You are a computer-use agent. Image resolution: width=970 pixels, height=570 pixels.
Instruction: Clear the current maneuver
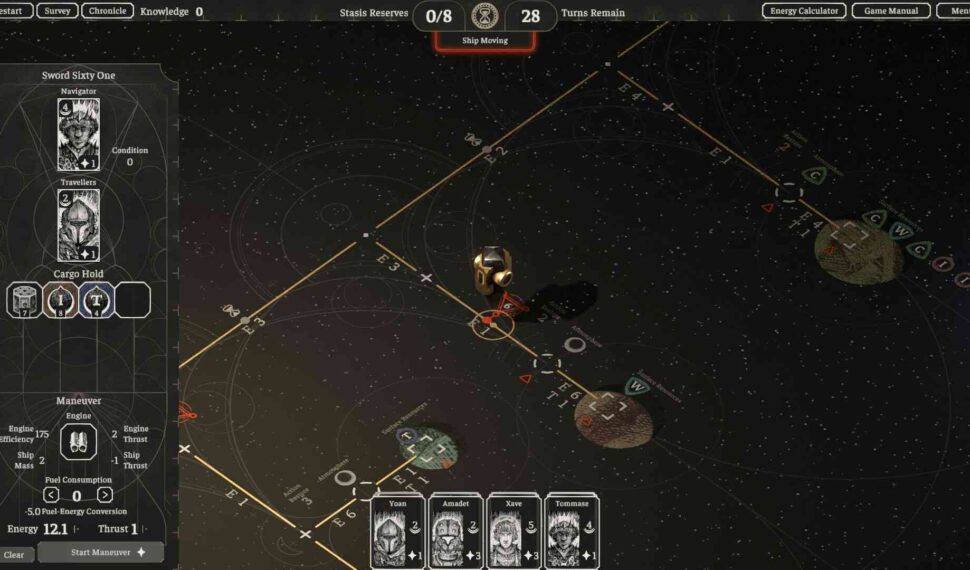coord(14,554)
